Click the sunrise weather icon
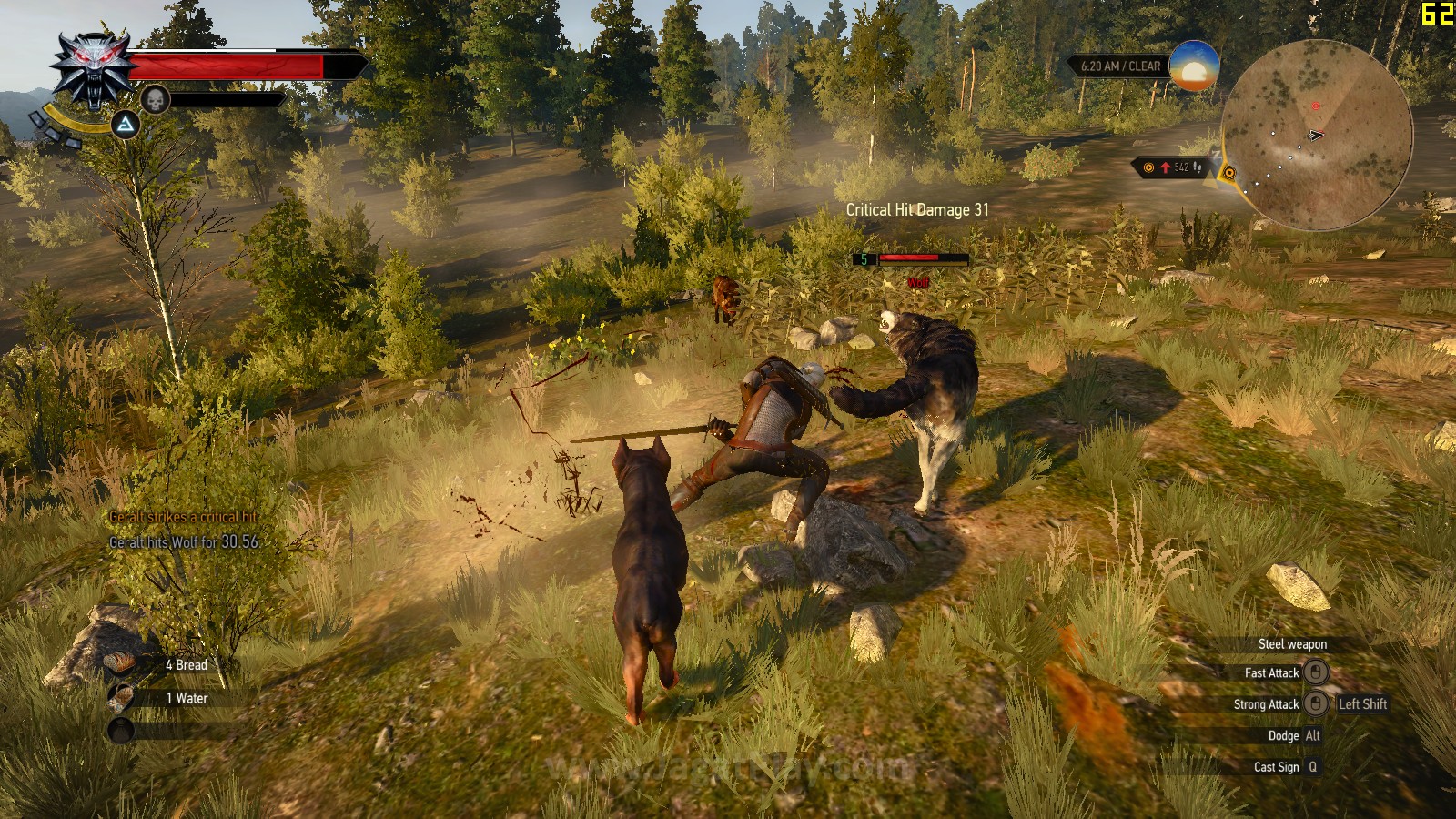Screen dimensions: 1456x819 click(1193, 66)
